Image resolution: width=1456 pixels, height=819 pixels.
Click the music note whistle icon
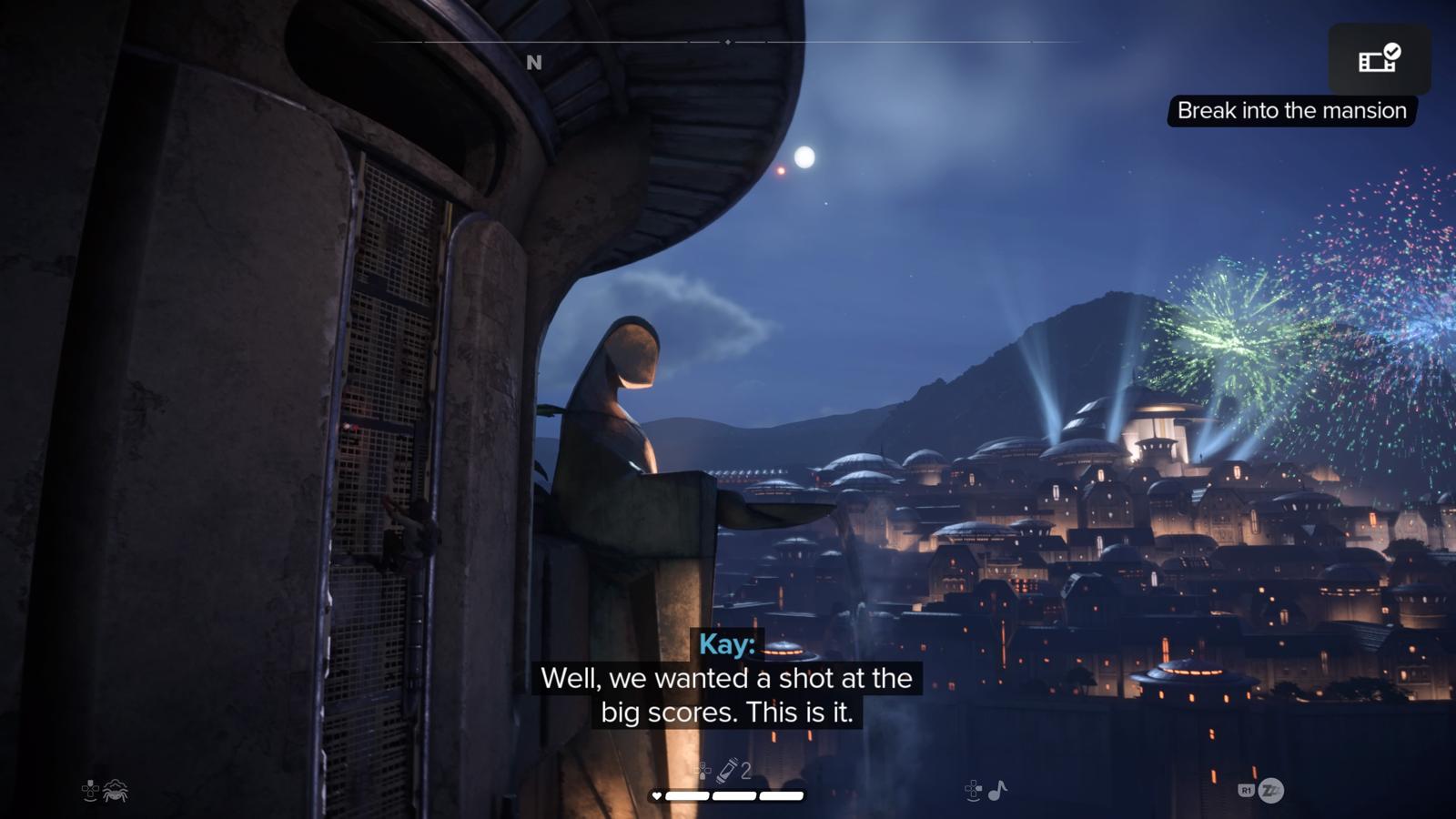click(997, 790)
